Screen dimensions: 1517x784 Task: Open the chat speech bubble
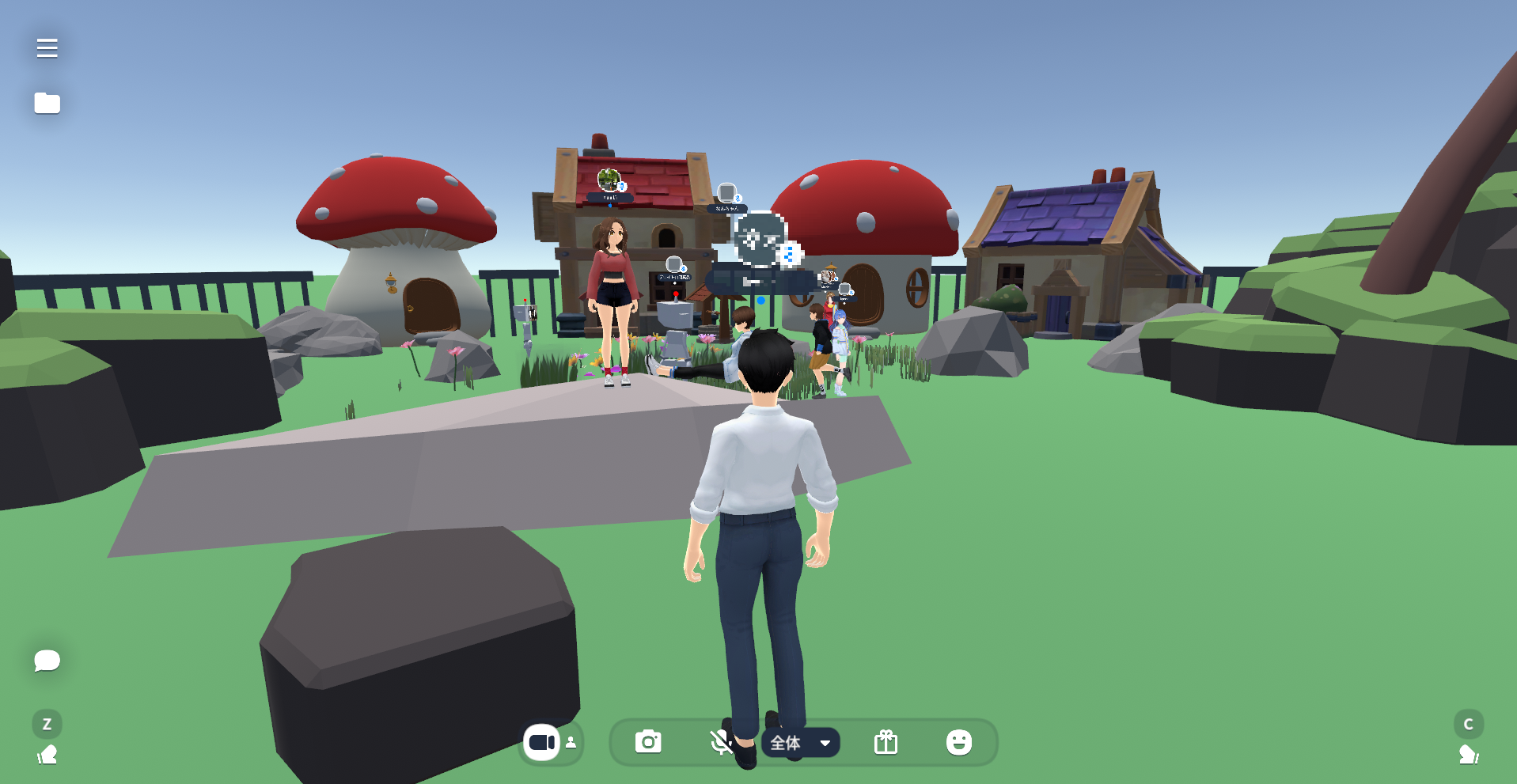[x=47, y=660]
